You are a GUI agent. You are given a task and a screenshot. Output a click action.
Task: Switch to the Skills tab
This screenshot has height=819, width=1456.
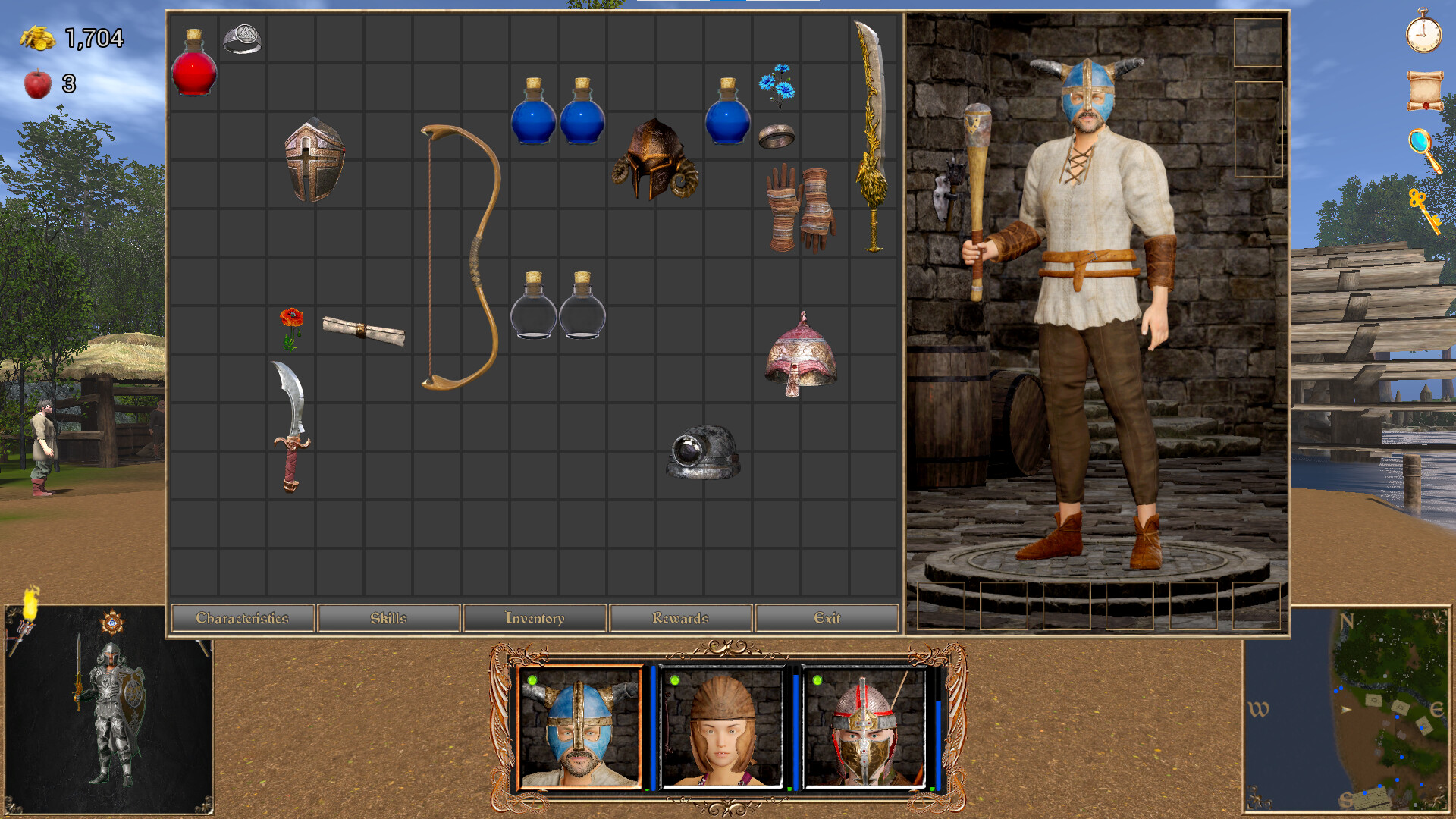[x=389, y=618]
